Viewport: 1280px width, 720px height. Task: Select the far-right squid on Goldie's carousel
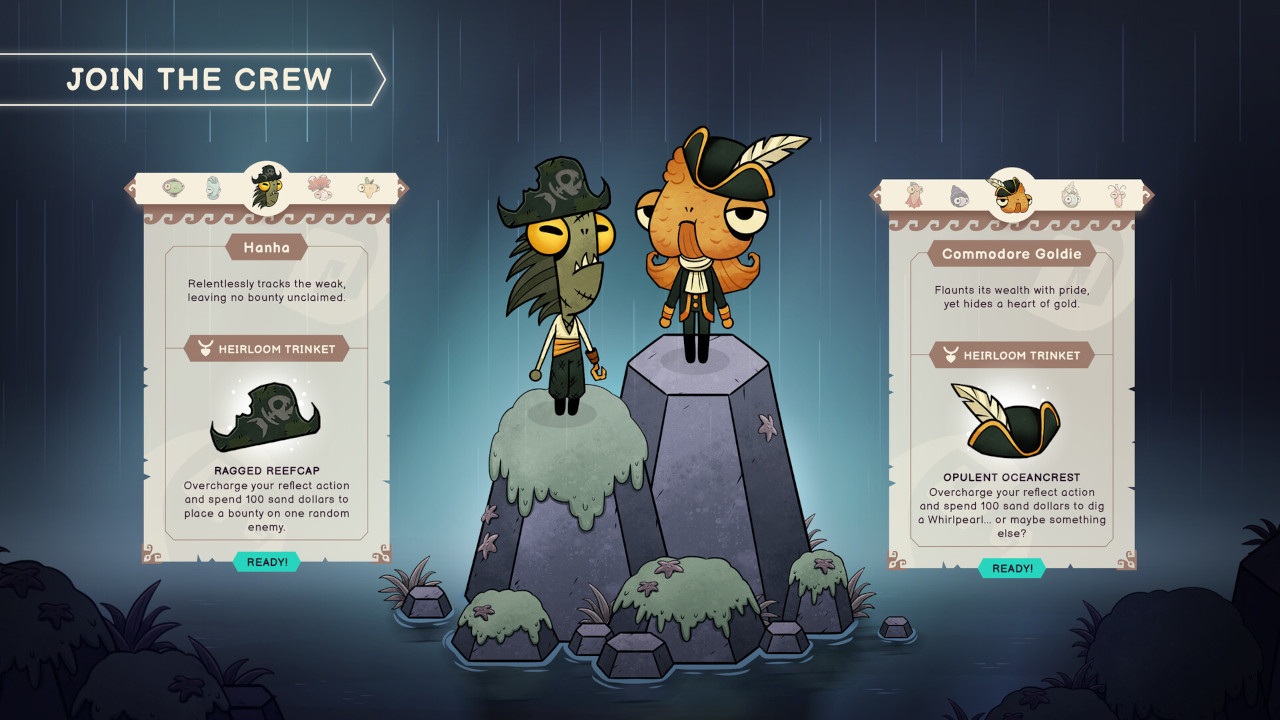tap(1117, 197)
